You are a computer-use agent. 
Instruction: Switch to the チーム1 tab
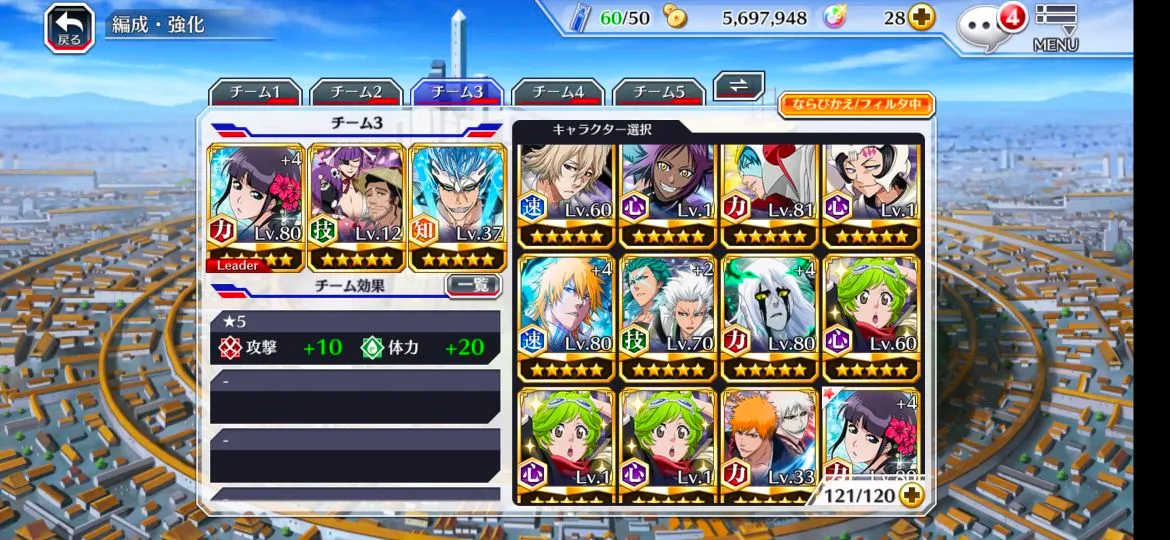254,92
